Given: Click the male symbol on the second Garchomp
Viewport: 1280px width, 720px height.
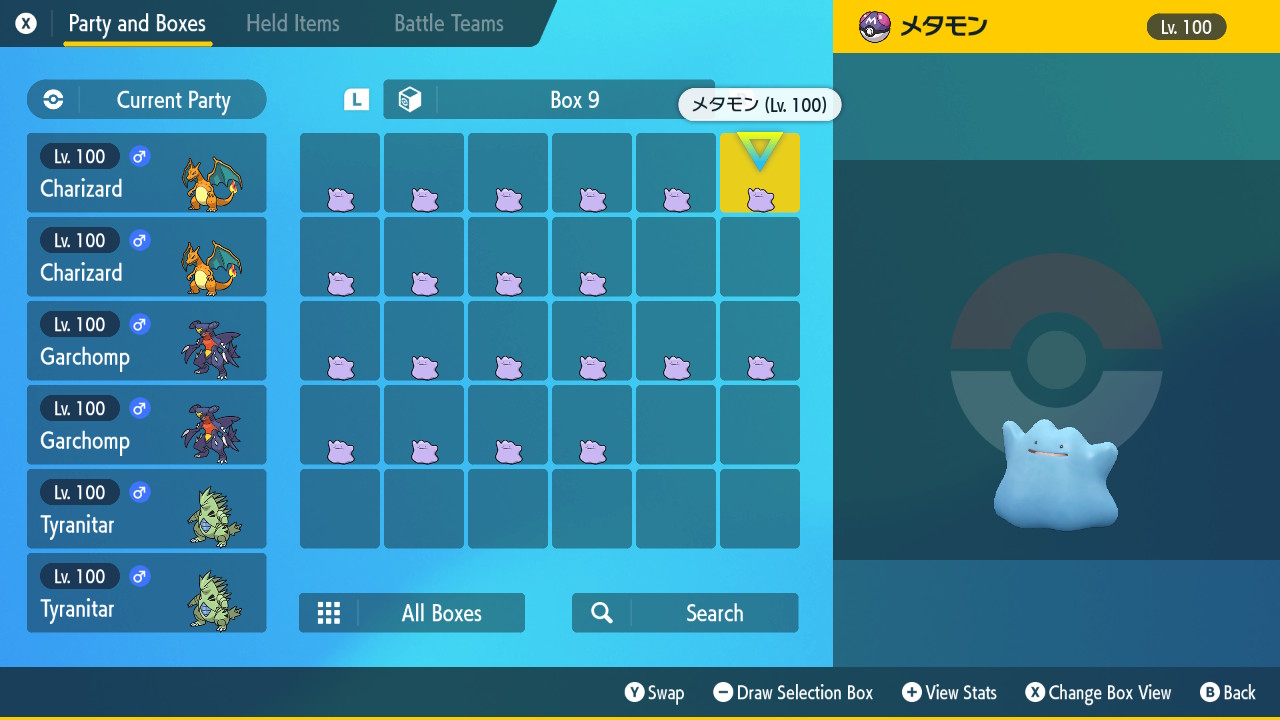Looking at the screenshot, I should pos(139,408).
